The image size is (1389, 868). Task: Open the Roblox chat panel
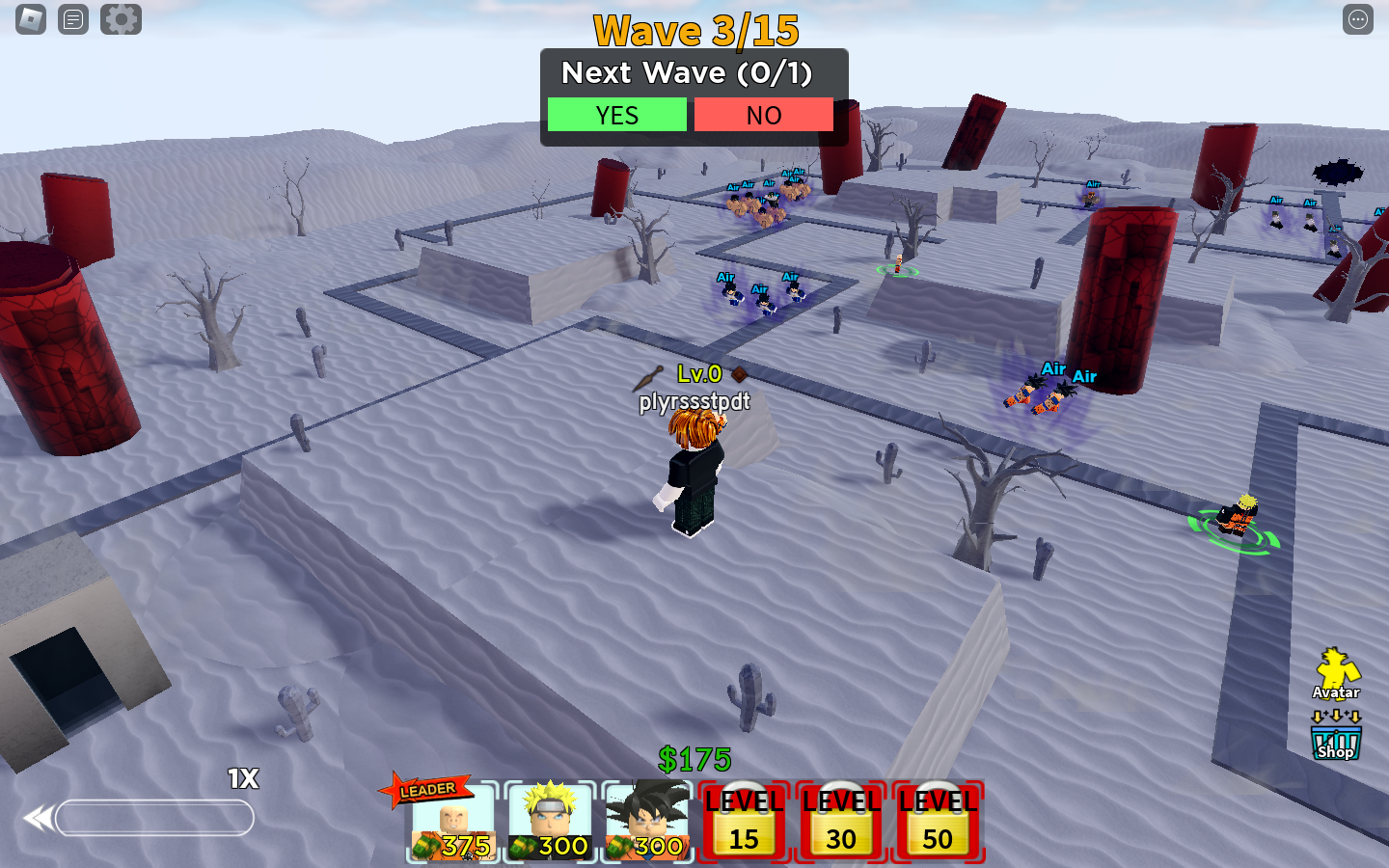[73, 19]
